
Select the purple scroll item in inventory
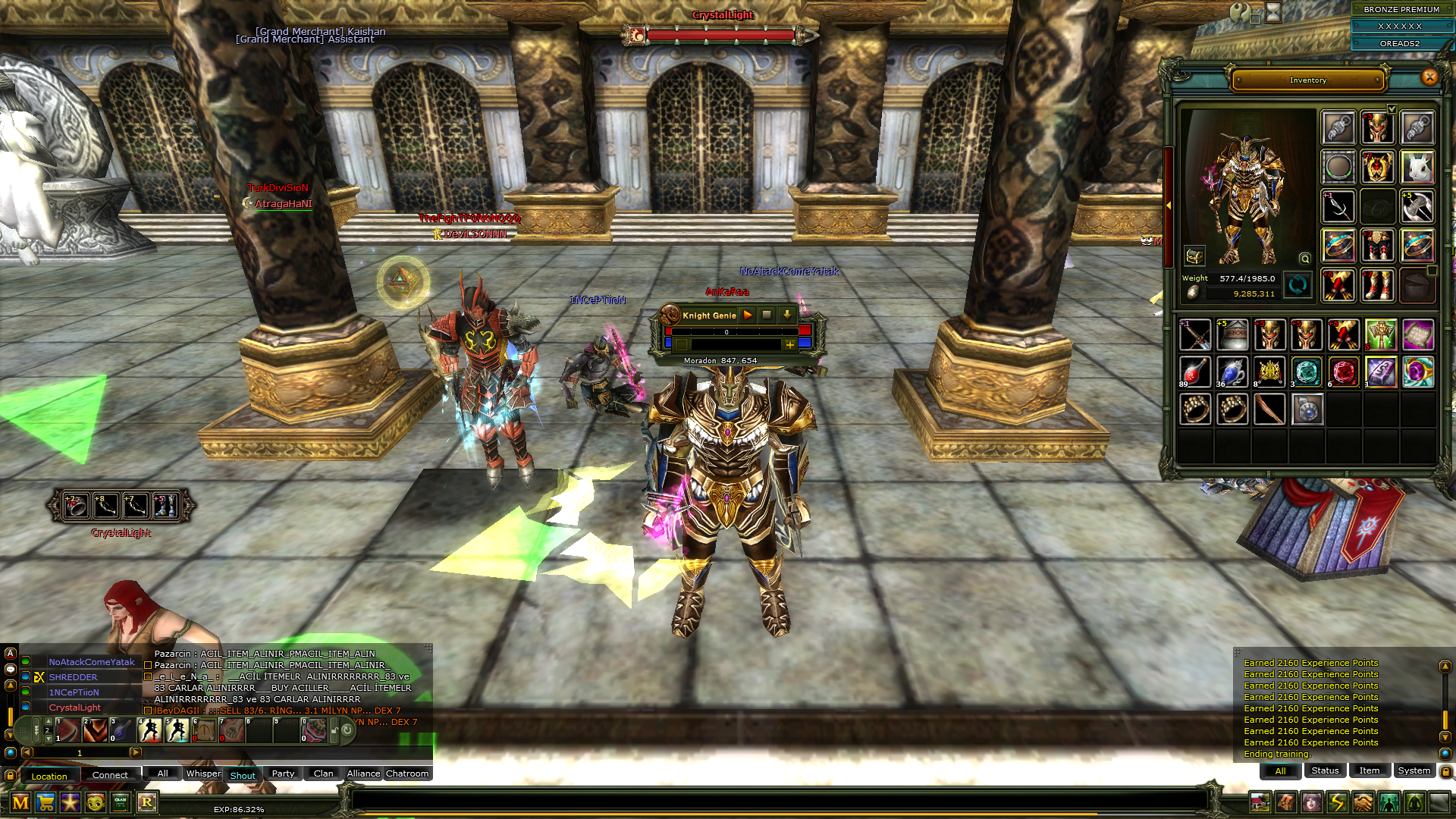pos(1417,334)
